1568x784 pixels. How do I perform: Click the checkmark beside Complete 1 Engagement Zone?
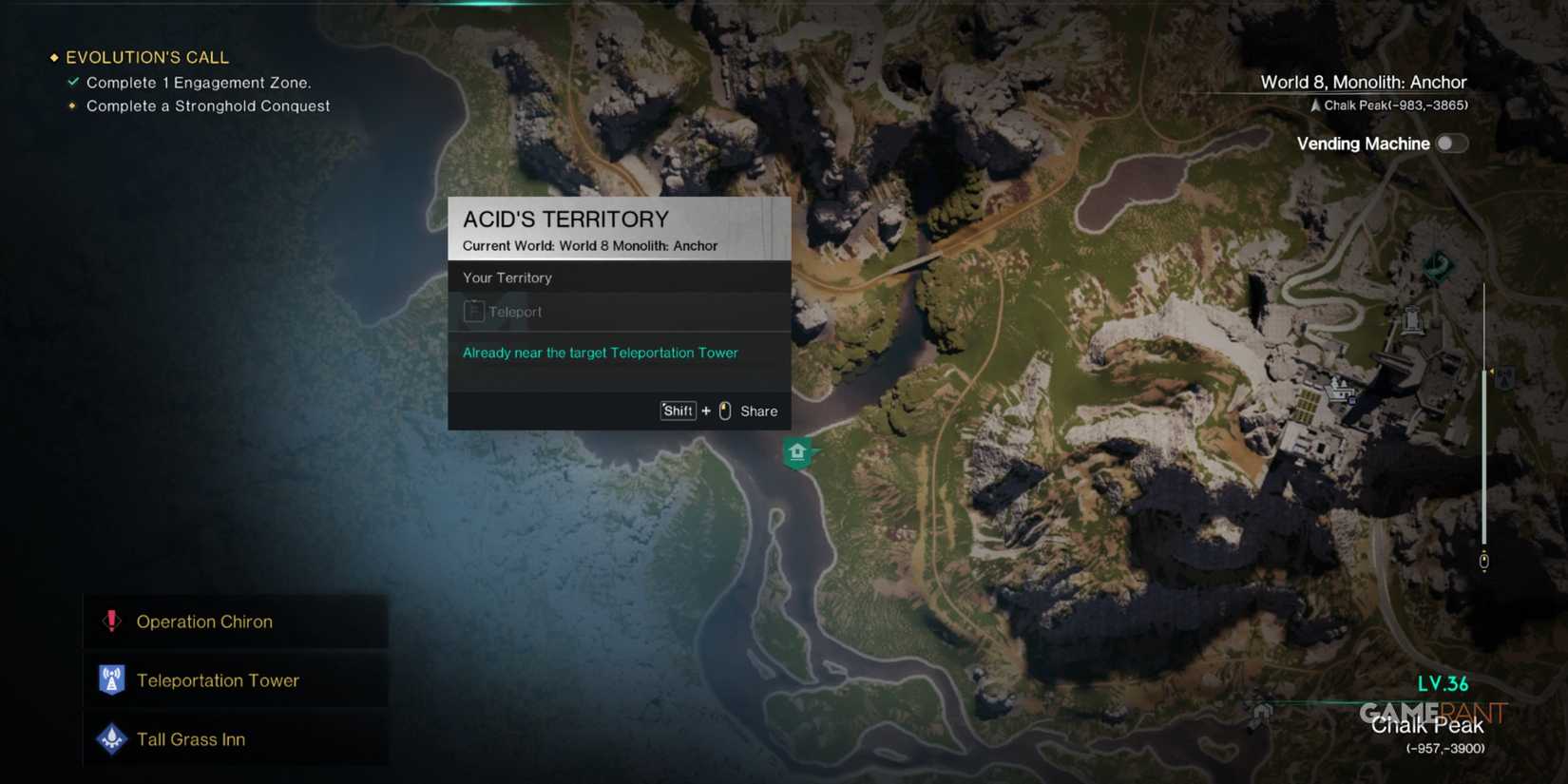(72, 82)
